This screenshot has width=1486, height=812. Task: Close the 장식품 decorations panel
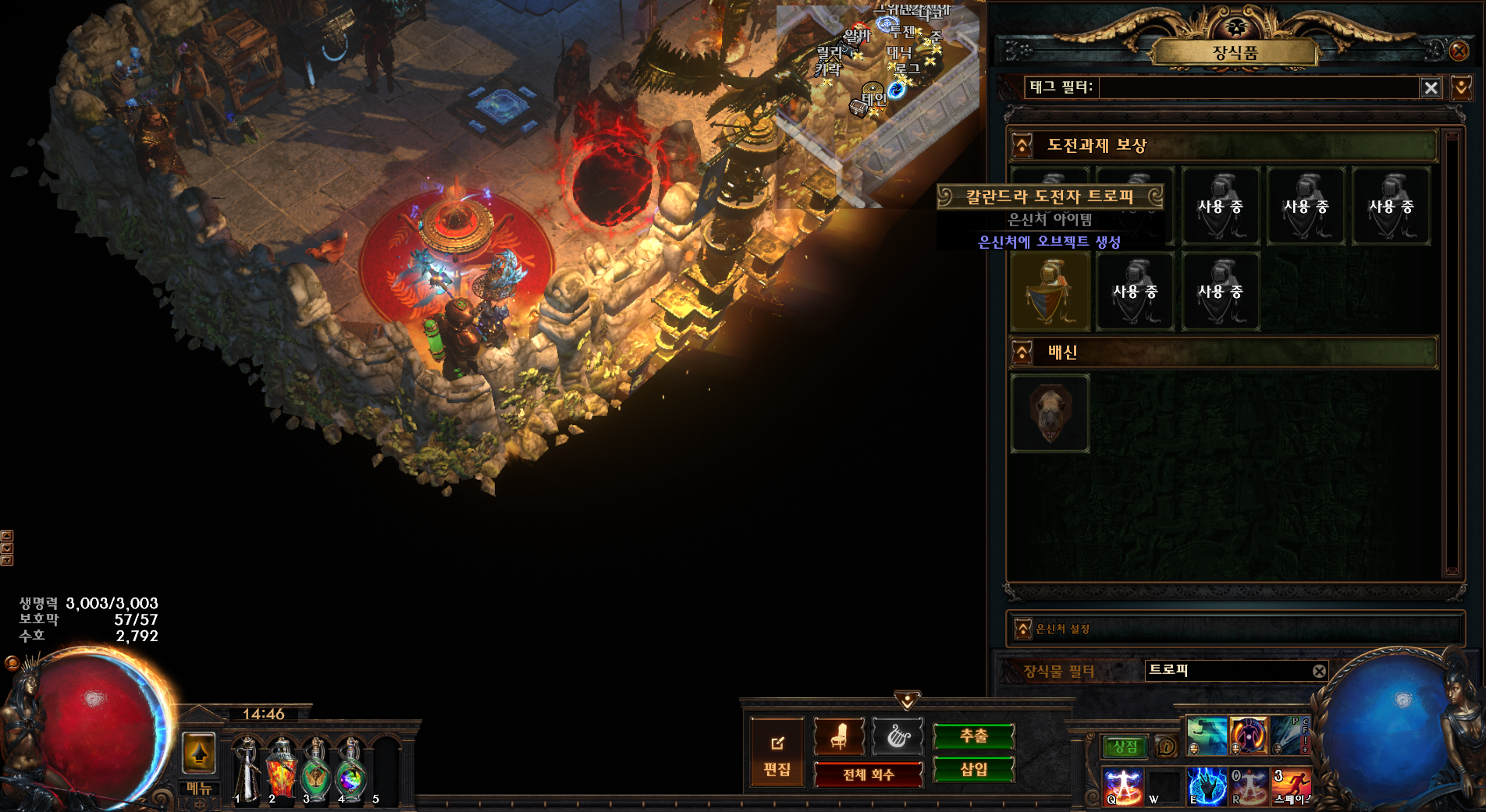pos(1458,51)
